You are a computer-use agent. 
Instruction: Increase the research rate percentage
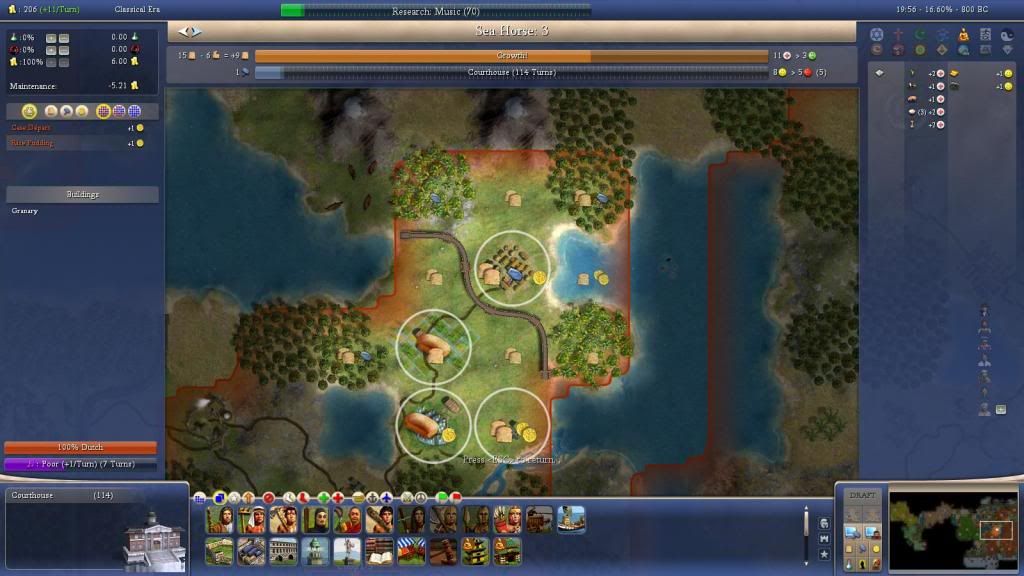point(50,37)
